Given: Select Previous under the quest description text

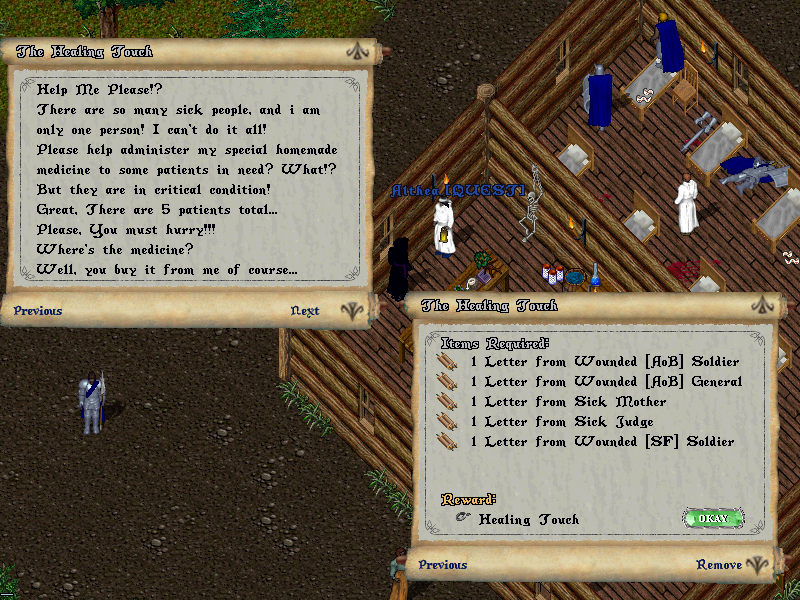Looking at the screenshot, I should point(38,311).
